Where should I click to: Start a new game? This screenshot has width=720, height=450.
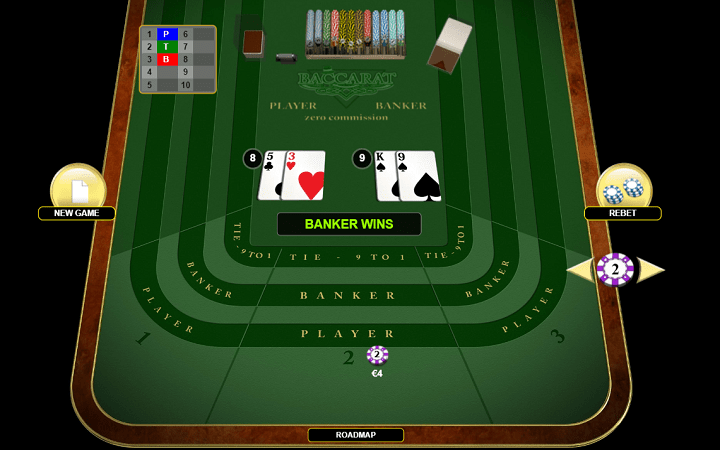click(78, 191)
